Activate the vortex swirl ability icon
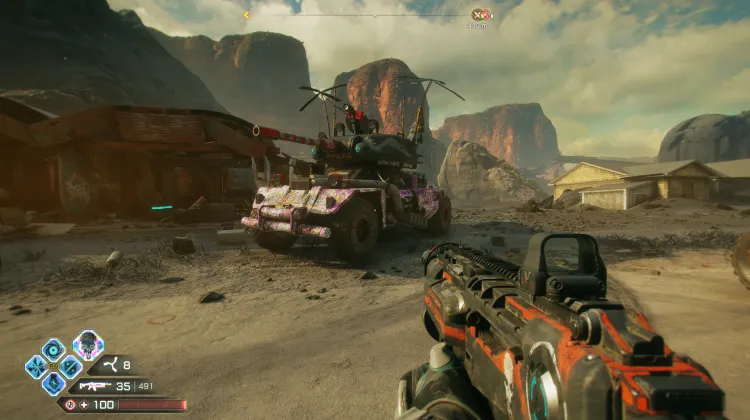 point(53,349)
